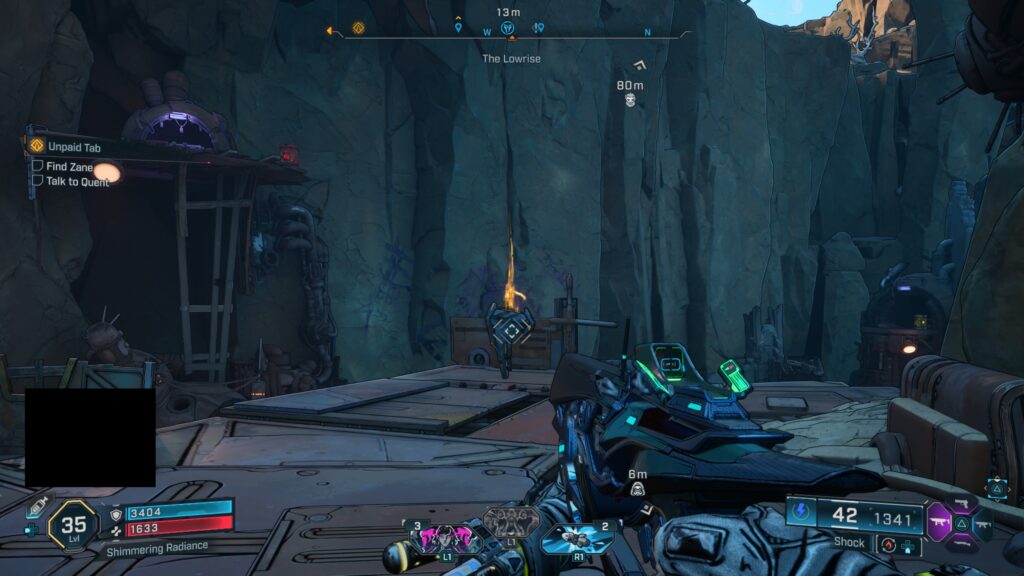Toggle the Shock element icon
Viewport: 1024px width, 576px height.
coord(802,514)
